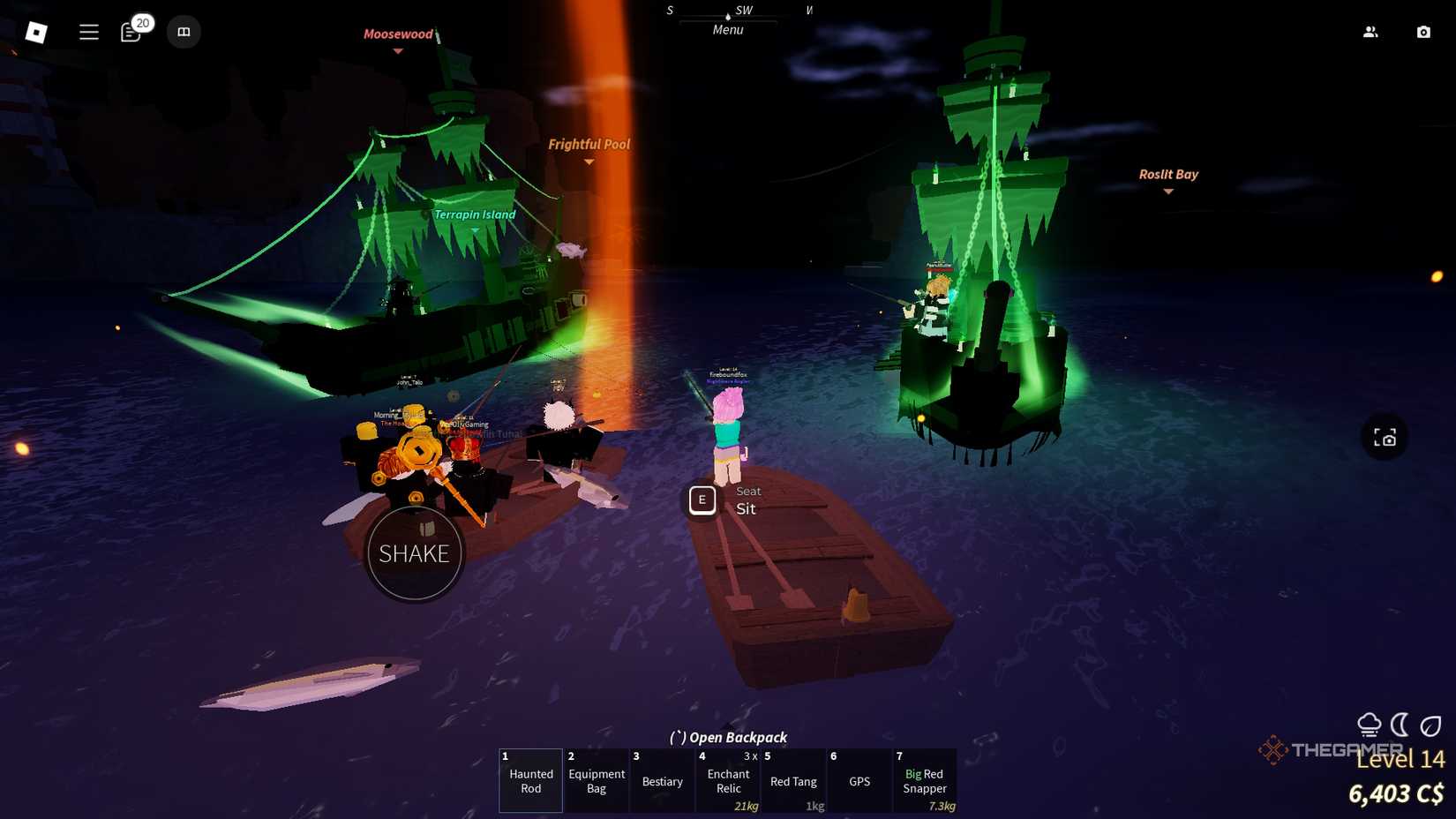The image size is (1456, 819).
Task: Equip the GPS from slot 6
Action: click(x=859, y=781)
